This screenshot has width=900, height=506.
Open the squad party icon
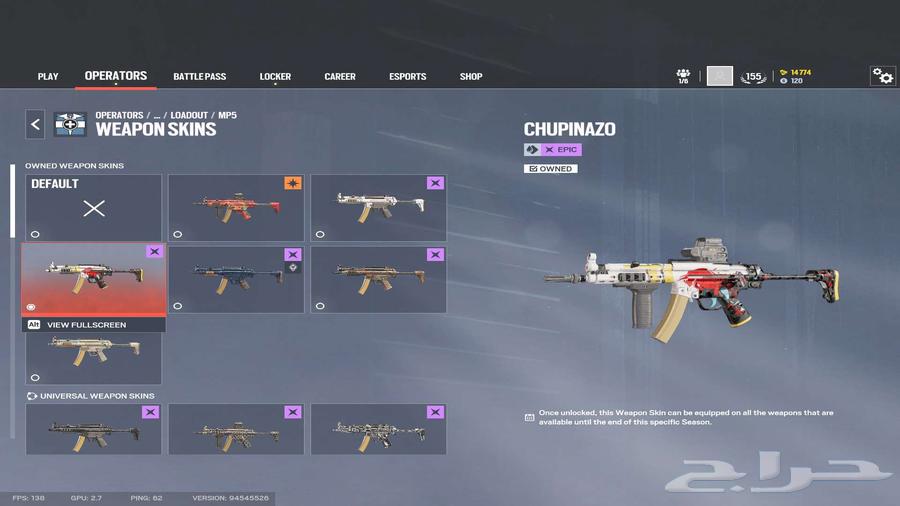click(x=683, y=76)
